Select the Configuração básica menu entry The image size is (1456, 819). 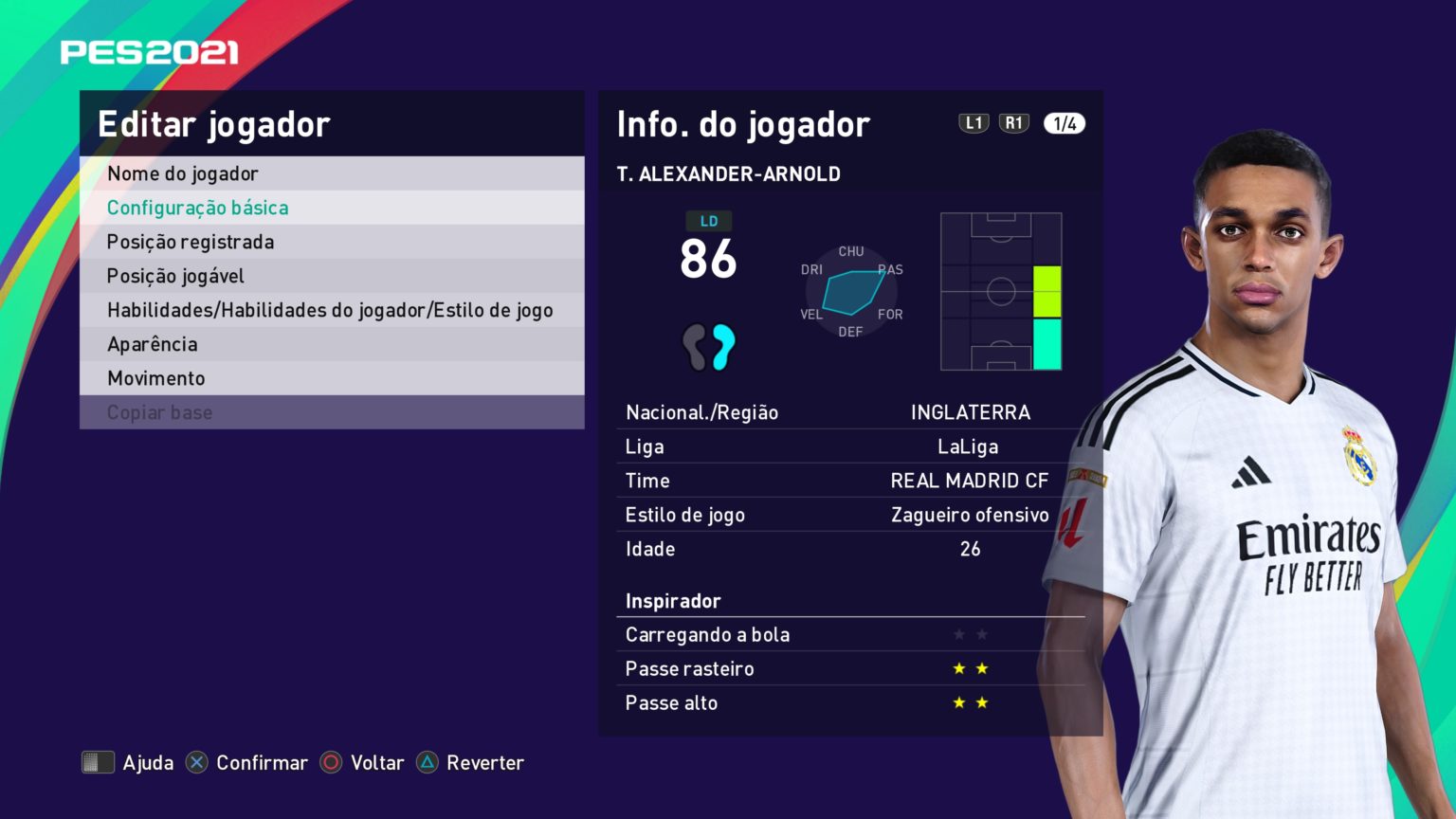pyautogui.click(x=199, y=207)
